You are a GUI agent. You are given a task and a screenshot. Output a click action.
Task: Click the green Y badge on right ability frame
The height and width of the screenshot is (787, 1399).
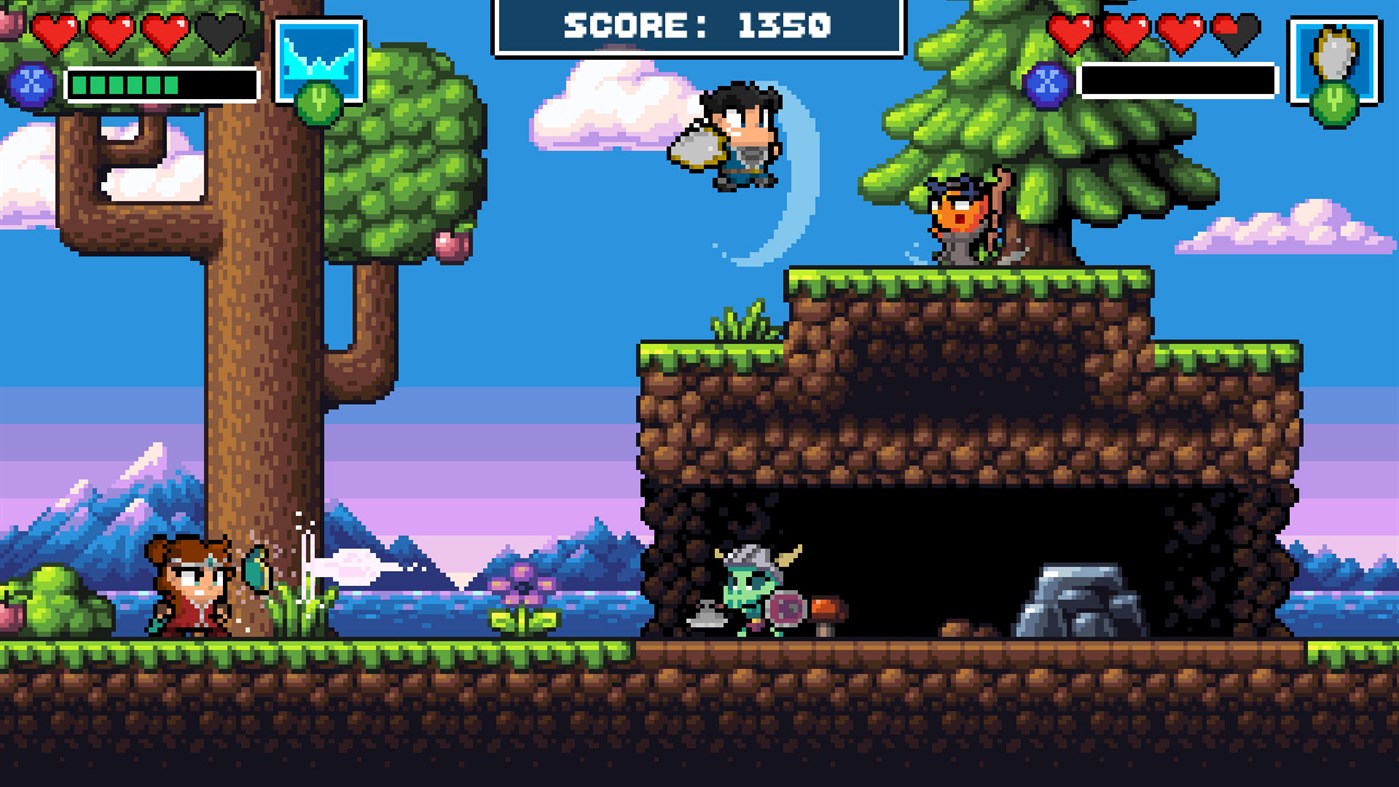click(x=1334, y=100)
